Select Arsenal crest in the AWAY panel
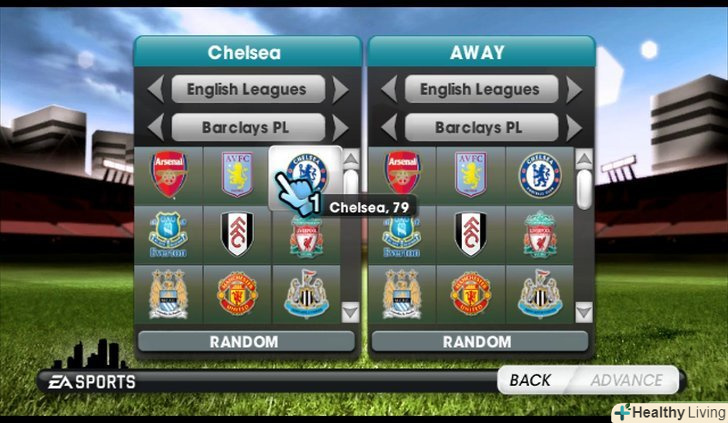The height and width of the screenshot is (423, 728). (x=402, y=175)
